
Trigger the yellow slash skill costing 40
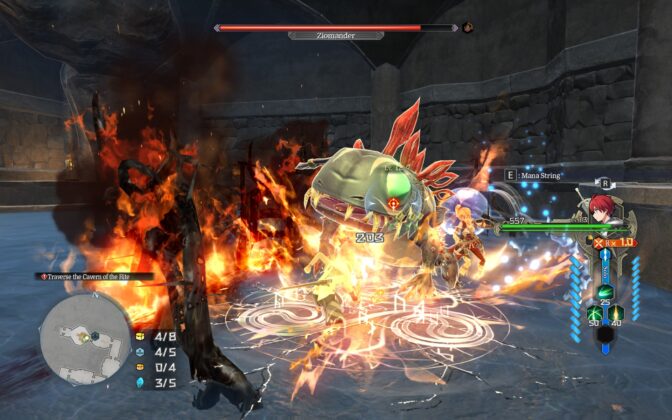tap(617, 313)
